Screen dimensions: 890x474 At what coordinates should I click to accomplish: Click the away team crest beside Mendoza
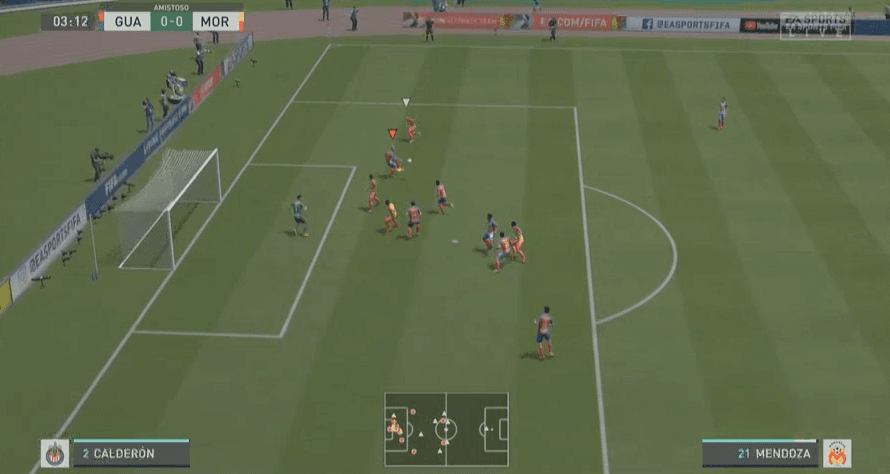coord(836,454)
